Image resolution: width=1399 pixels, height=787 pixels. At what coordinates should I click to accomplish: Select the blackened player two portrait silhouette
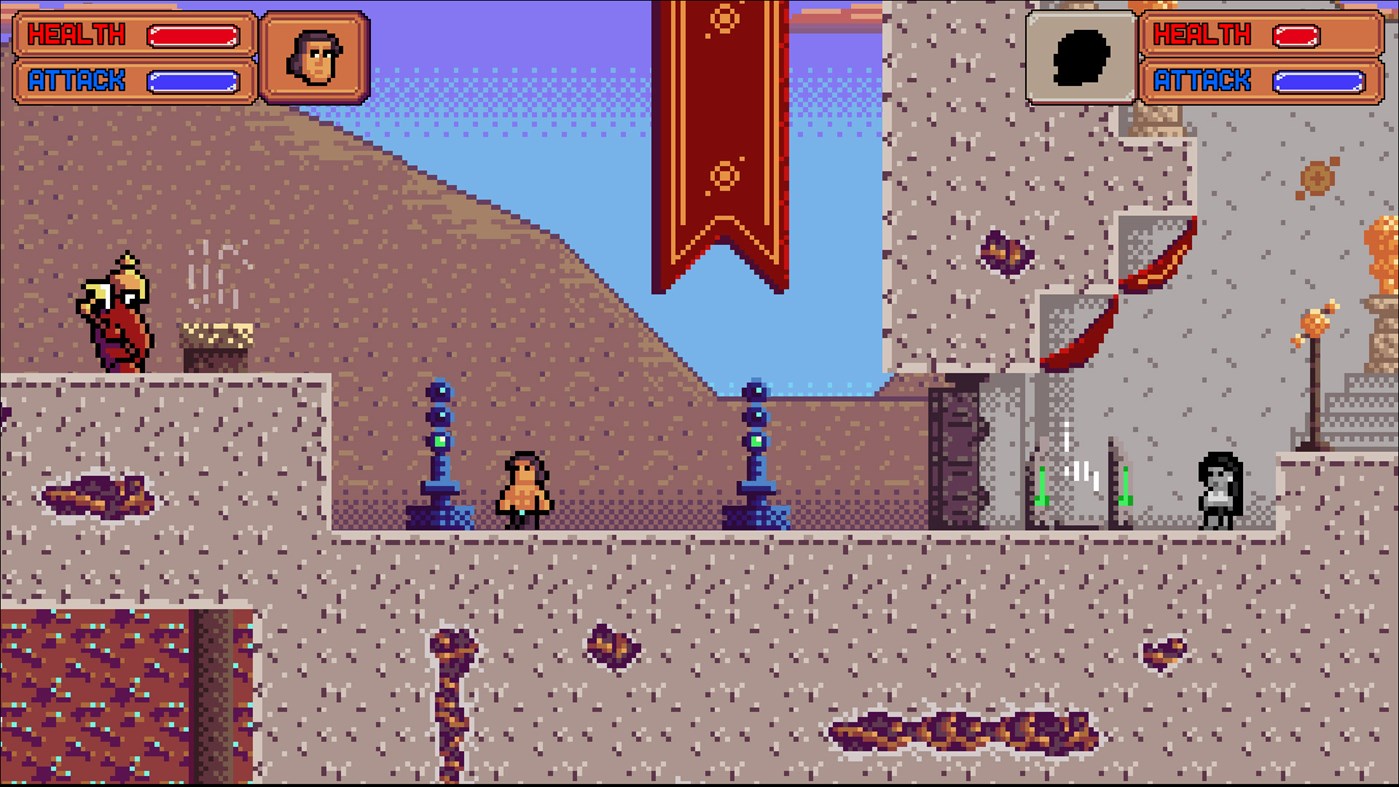[1081, 55]
